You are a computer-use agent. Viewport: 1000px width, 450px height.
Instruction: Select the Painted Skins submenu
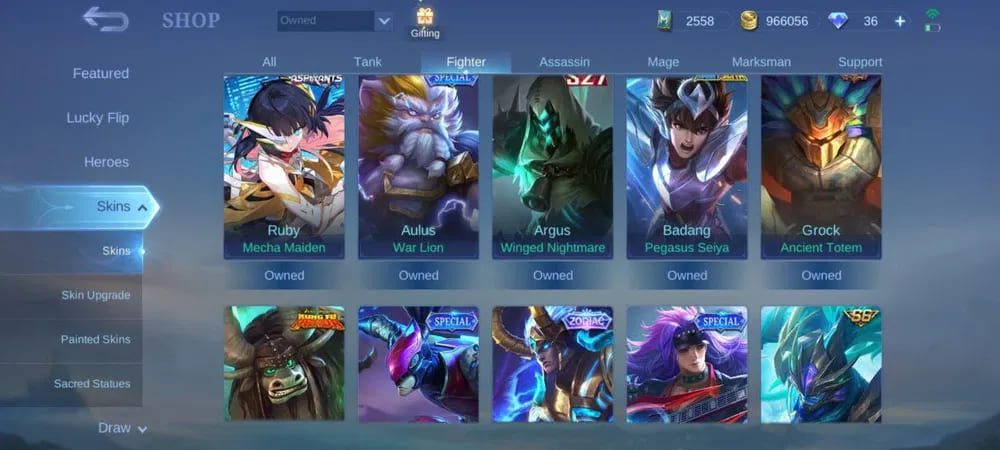tap(95, 339)
